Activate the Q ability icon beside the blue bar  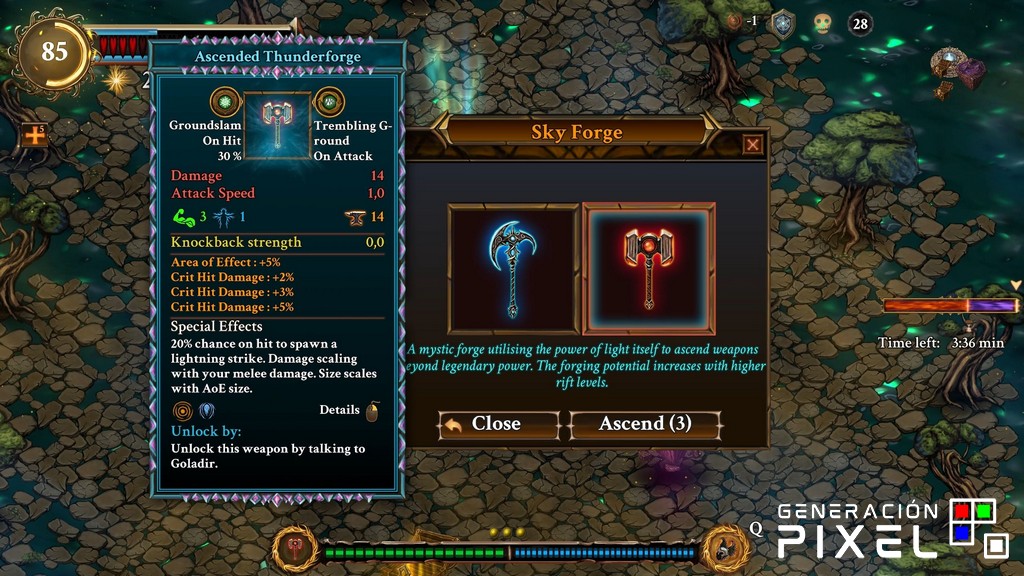725,547
